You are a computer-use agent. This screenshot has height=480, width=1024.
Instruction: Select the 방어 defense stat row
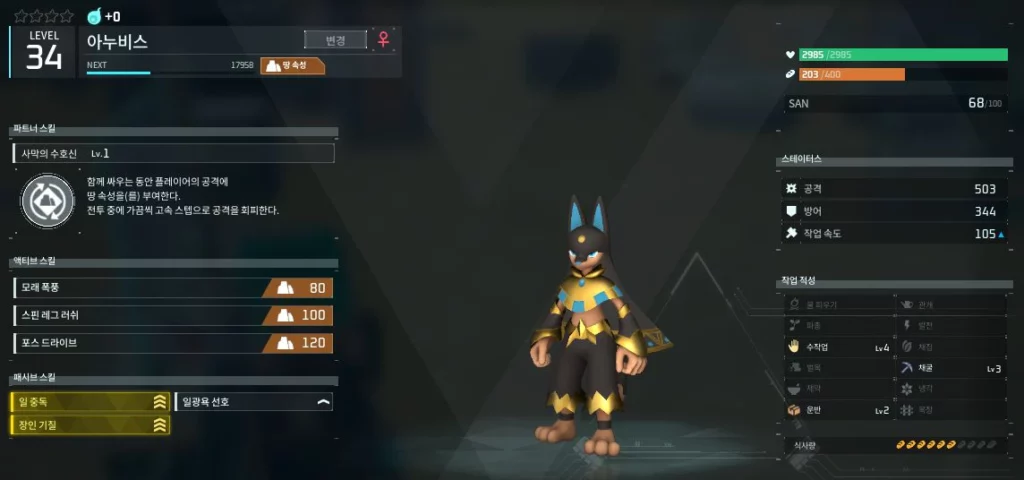coord(892,211)
